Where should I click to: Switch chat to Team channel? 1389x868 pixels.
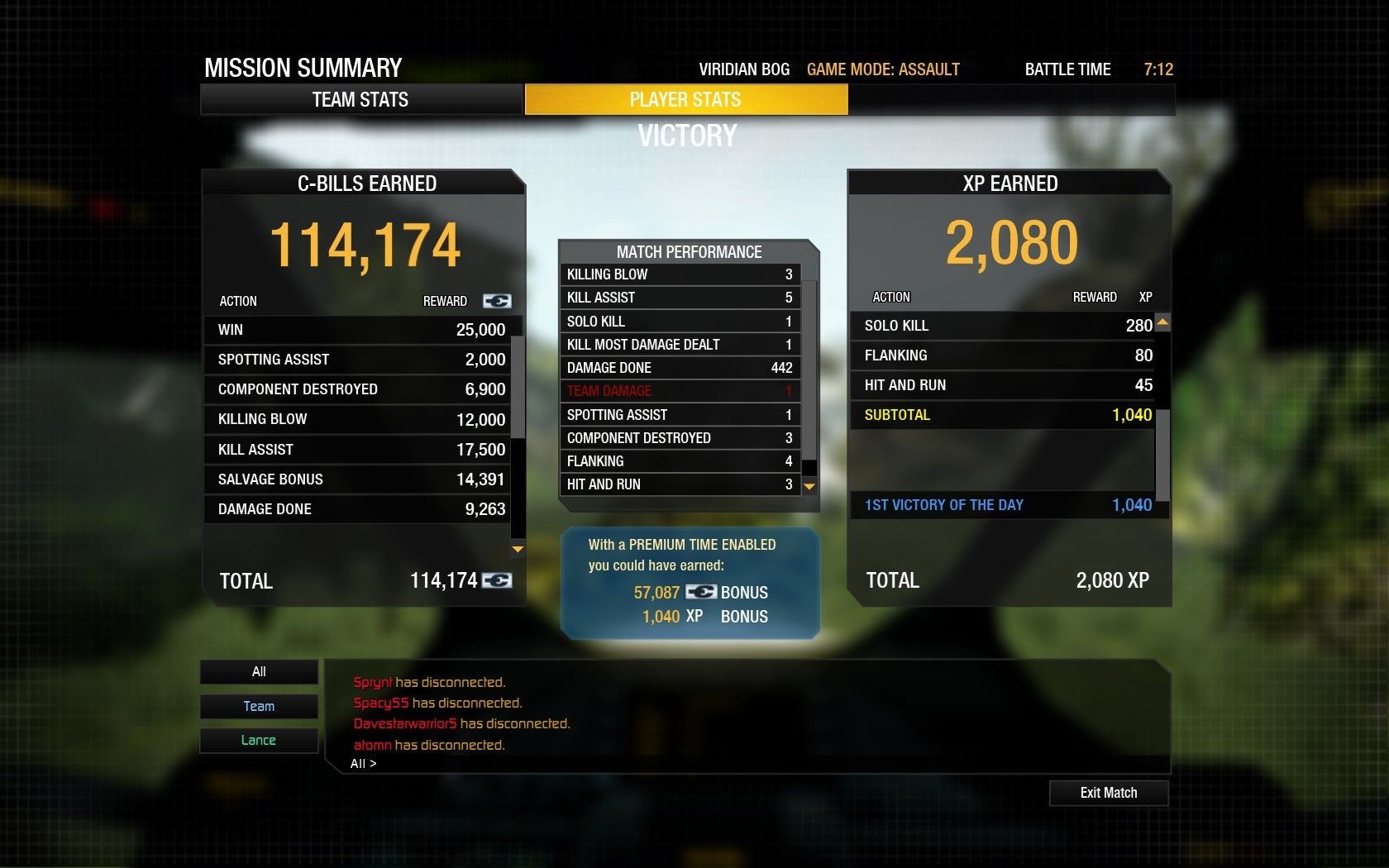tap(259, 706)
